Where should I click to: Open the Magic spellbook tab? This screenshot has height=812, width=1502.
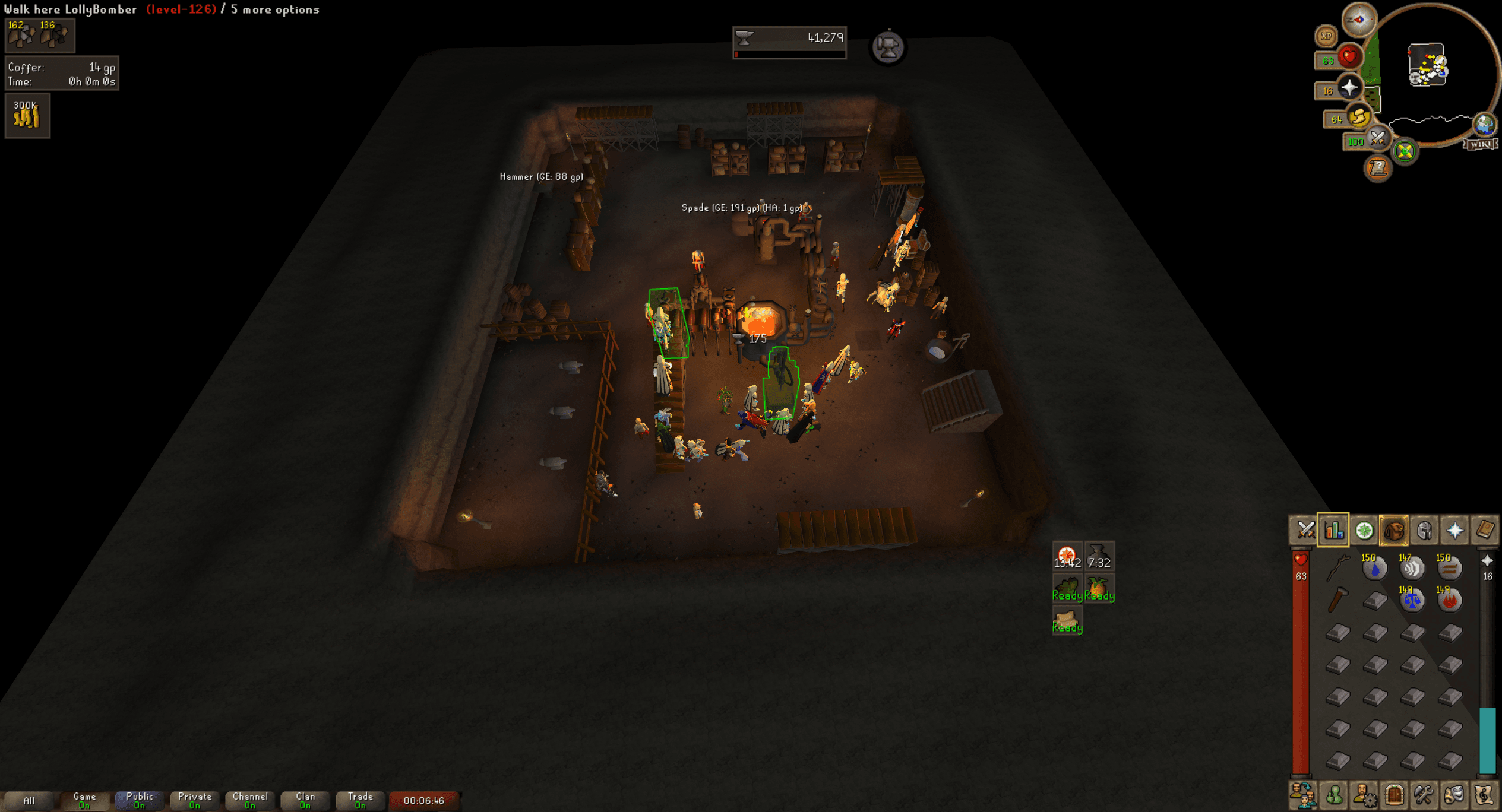pos(1485,531)
